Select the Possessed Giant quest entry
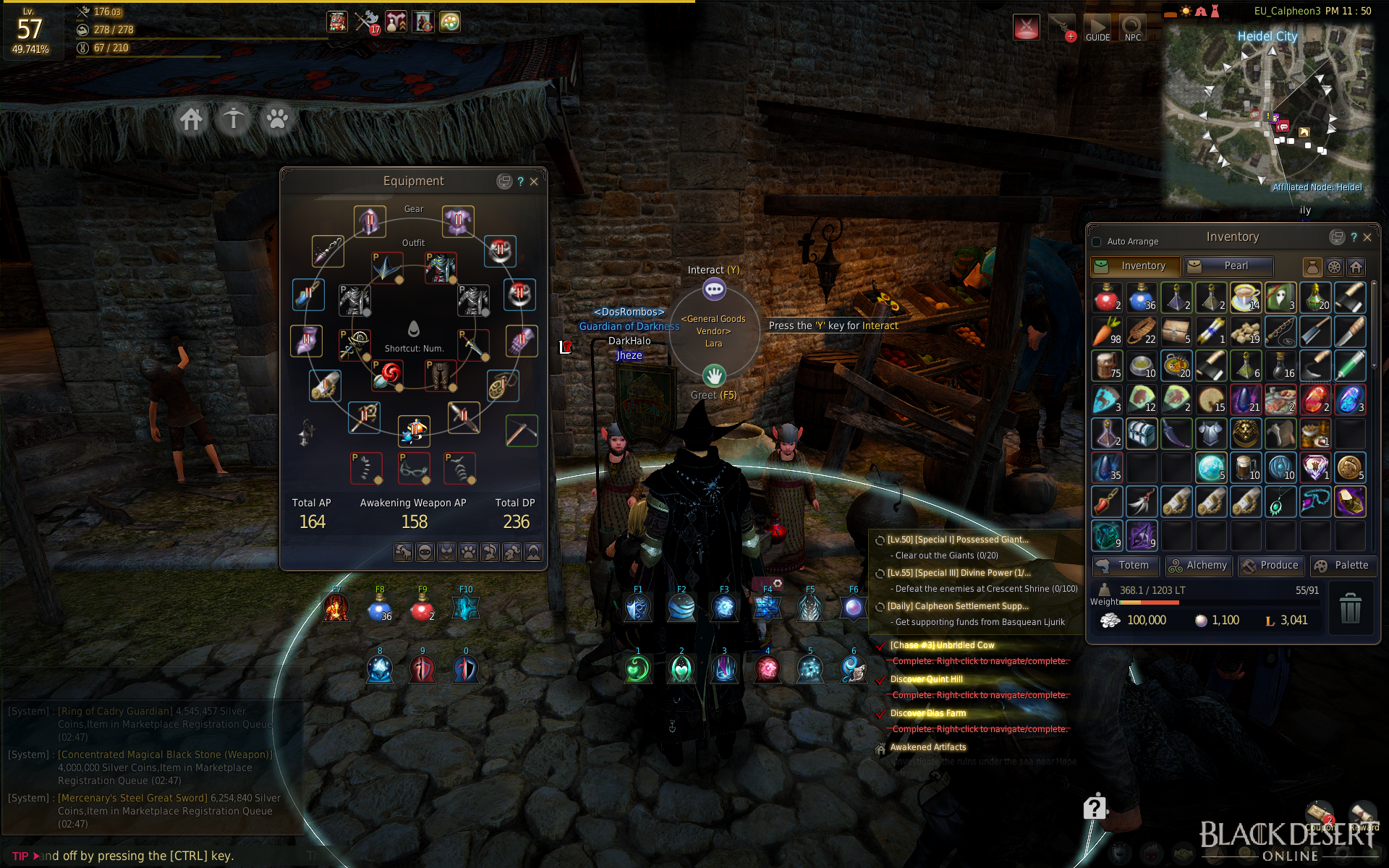The image size is (1389, 868). tap(957, 540)
